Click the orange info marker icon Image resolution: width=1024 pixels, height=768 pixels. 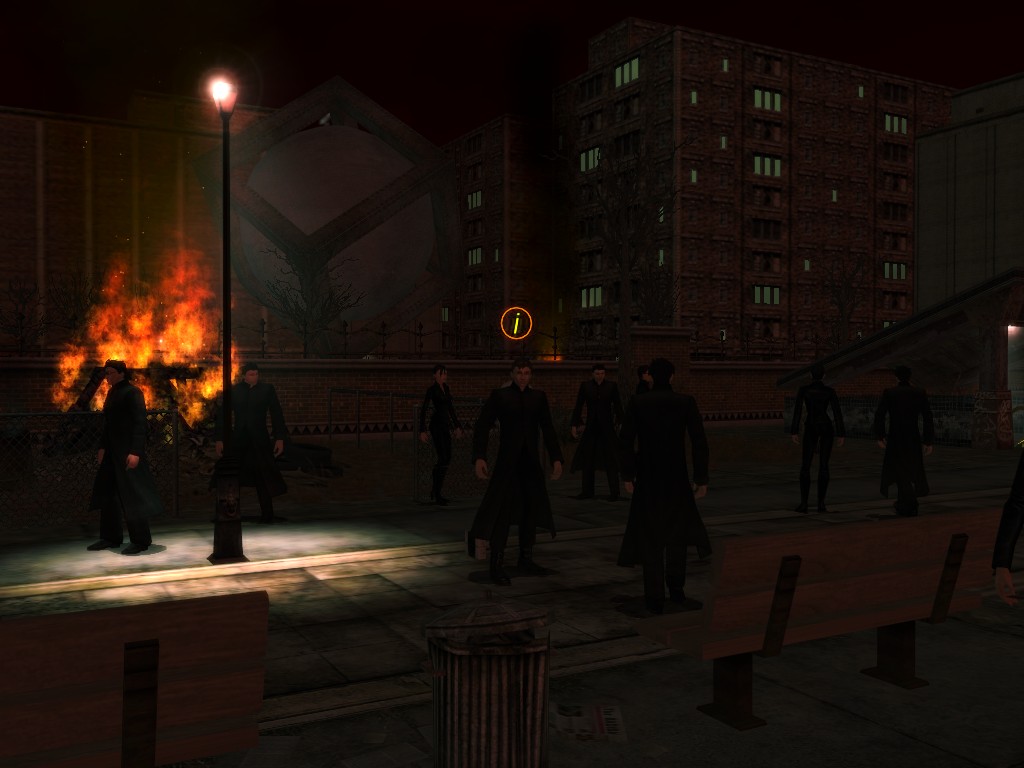coord(516,323)
